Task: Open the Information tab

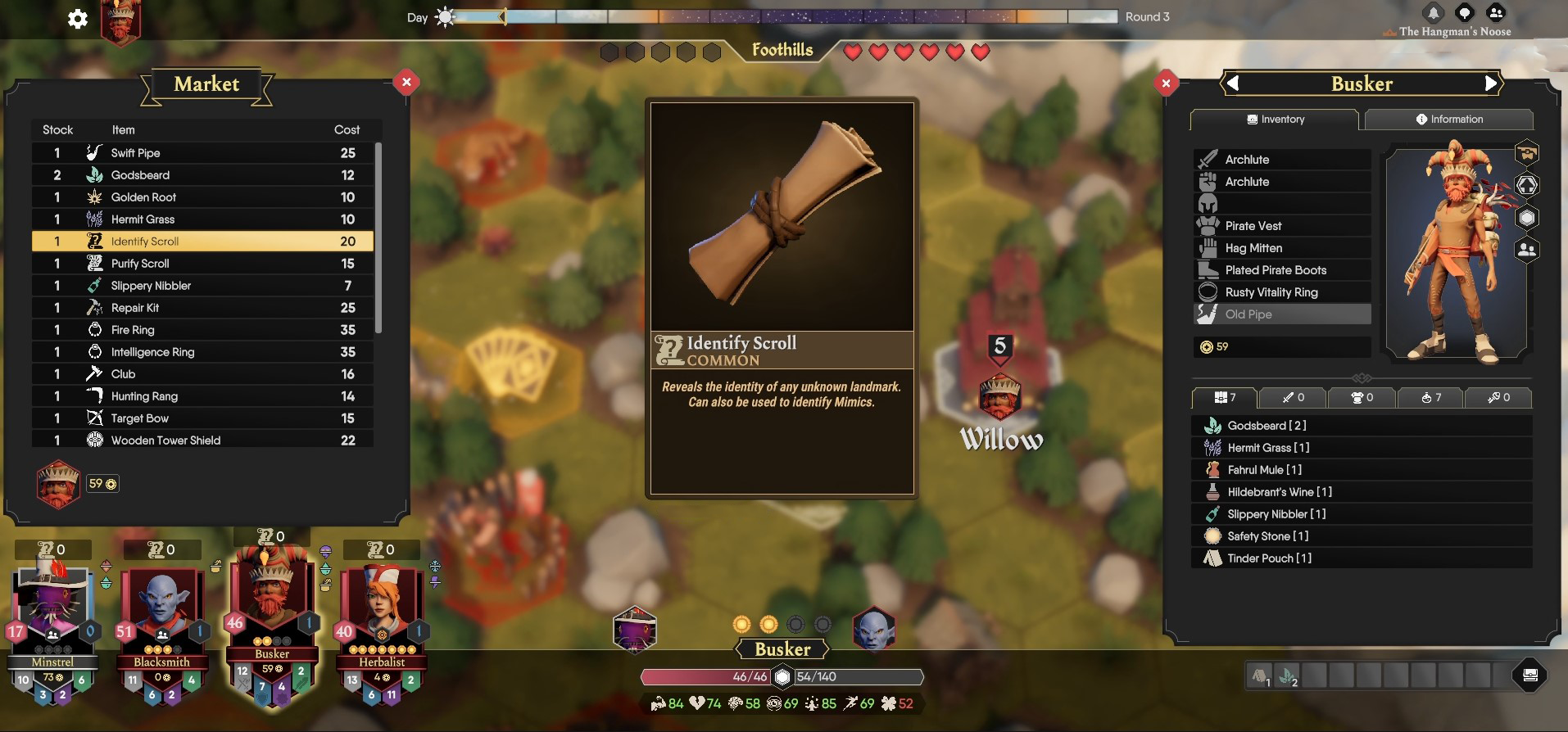Action: coord(1448,120)
